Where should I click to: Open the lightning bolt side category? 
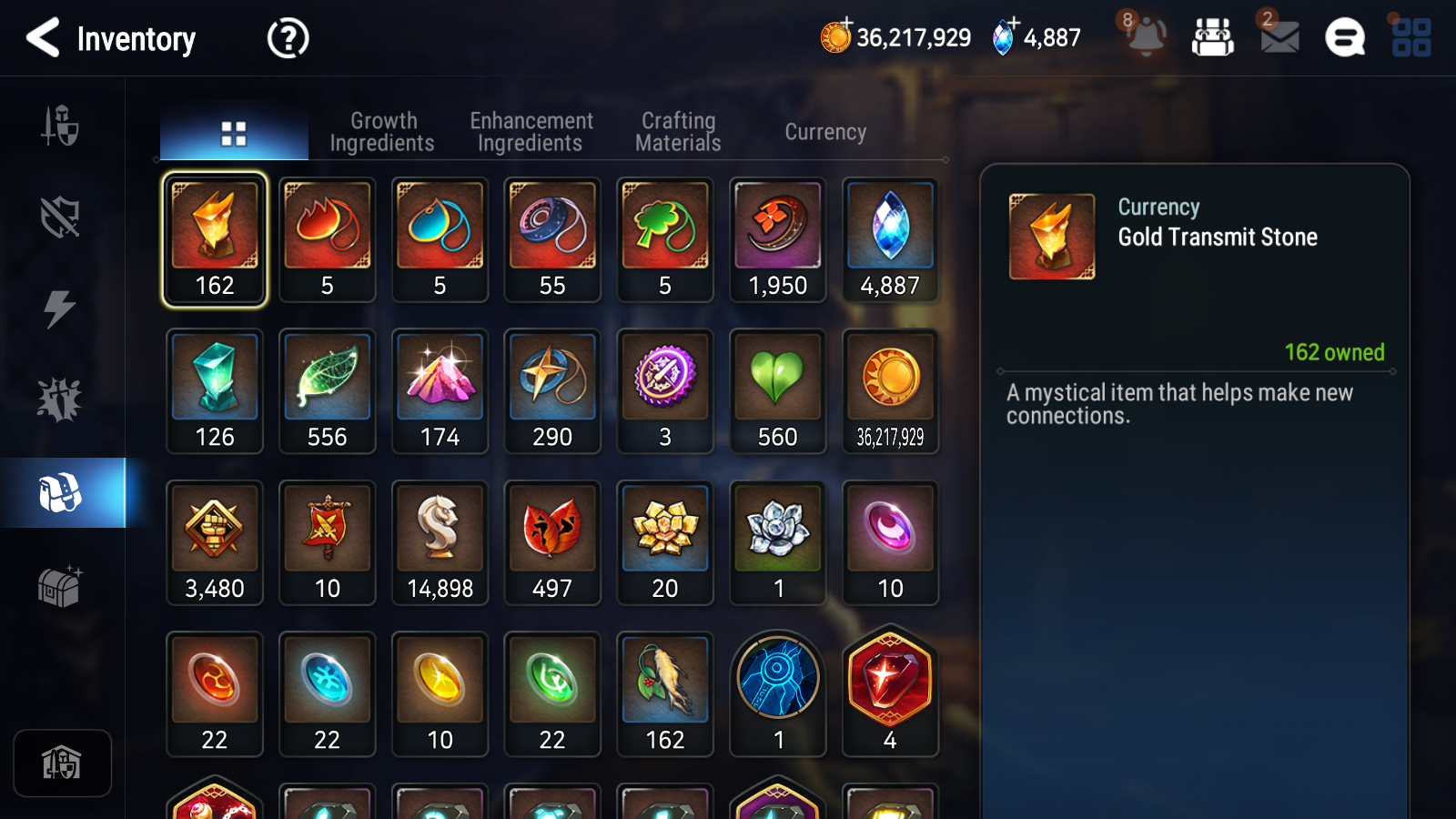pos(60,308)
